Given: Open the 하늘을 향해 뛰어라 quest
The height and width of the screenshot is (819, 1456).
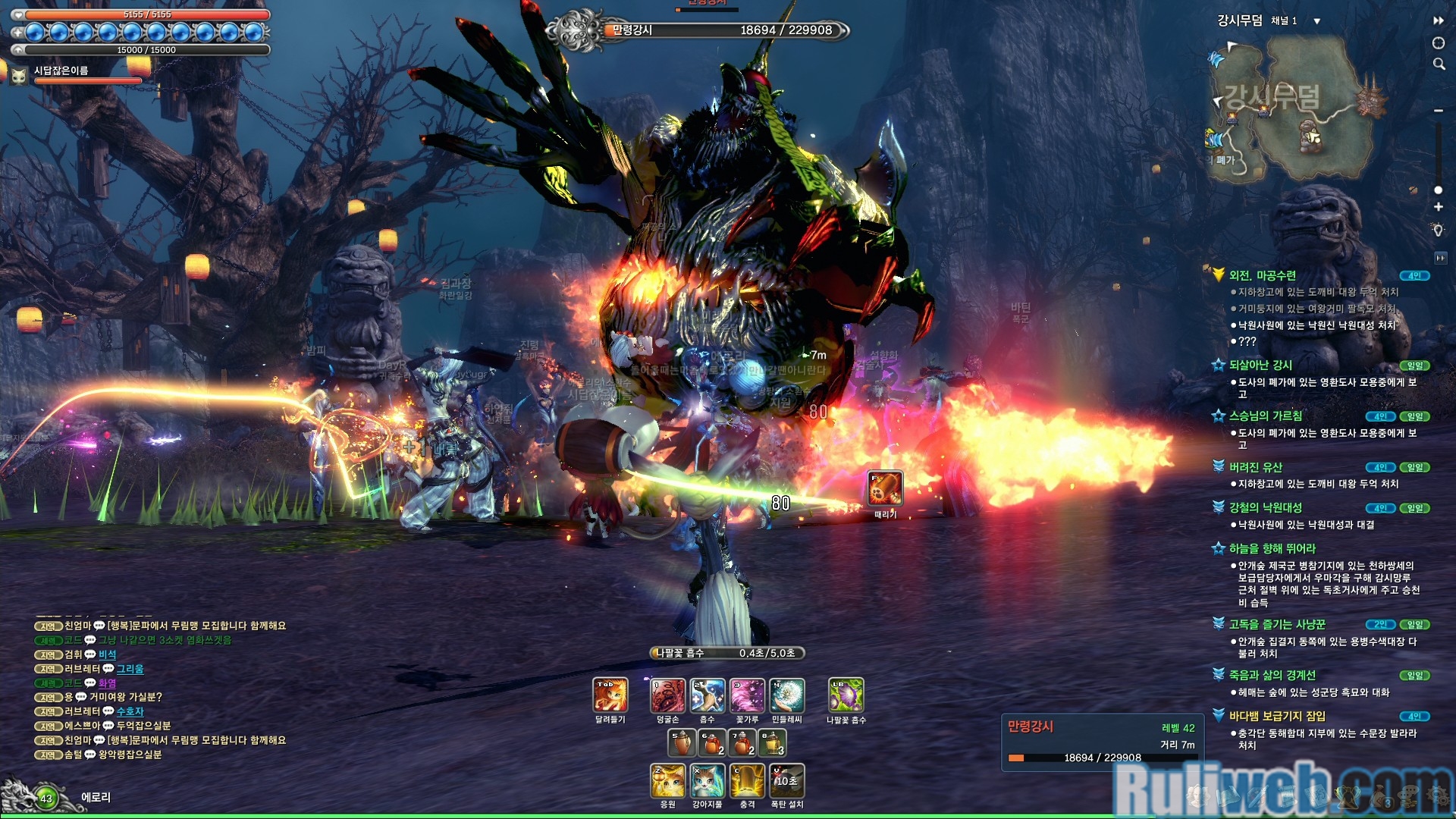Looking at the screenshot, I should click(1272, 548).
